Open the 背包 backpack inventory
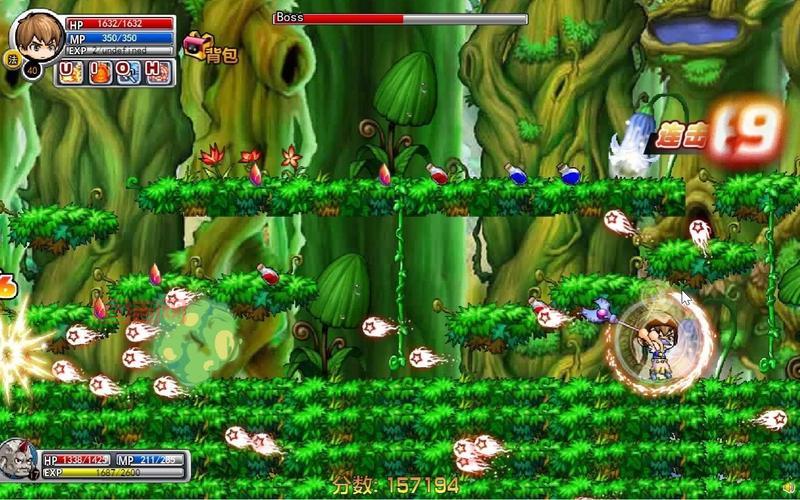The width and height of the screenshot is (800, 500). coord(210,50)
